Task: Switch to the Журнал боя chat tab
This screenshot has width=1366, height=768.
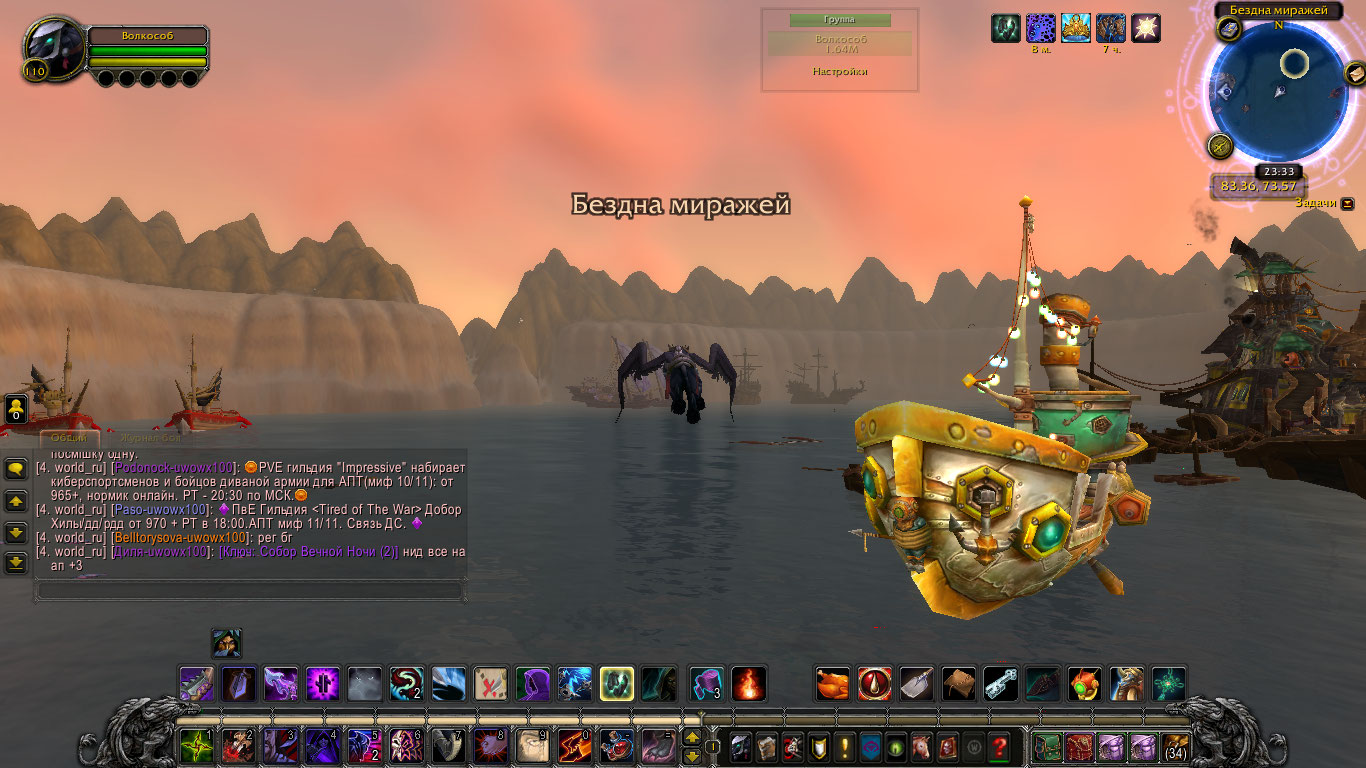Action: pos(151,437)
